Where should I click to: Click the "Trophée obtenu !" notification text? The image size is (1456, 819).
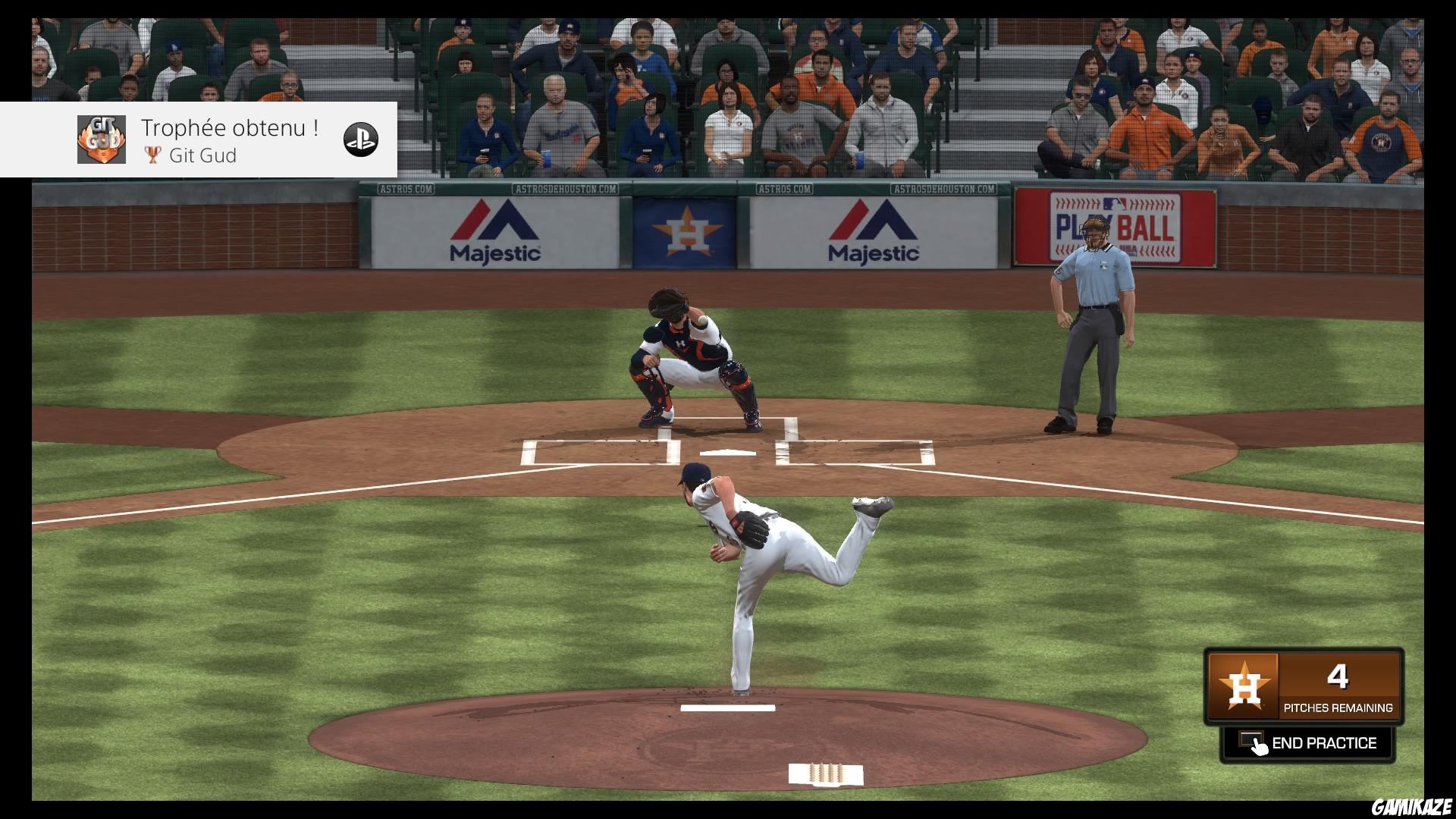[x=228, y=127]
